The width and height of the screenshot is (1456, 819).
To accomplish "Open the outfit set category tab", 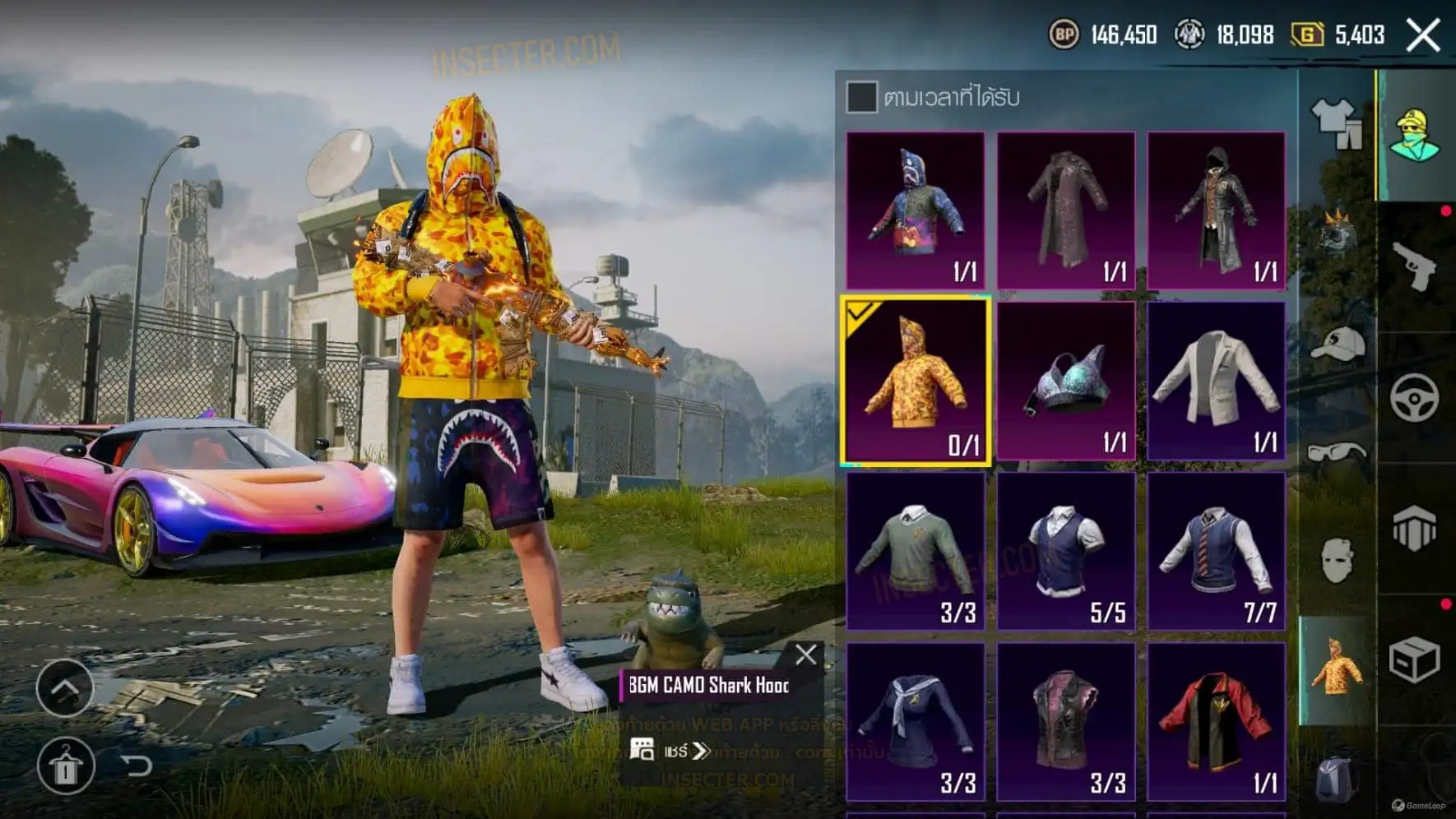I will [x=1336, y=123].
